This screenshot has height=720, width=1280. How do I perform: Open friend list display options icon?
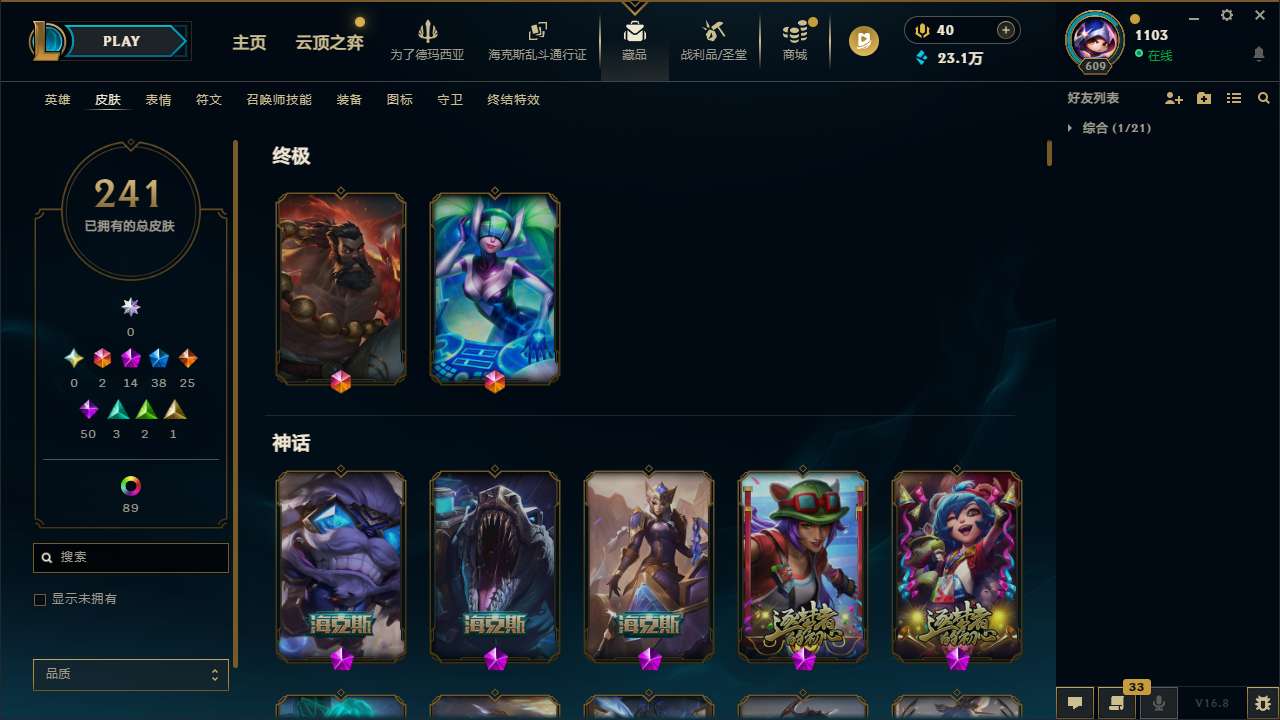coord(1234,98)
